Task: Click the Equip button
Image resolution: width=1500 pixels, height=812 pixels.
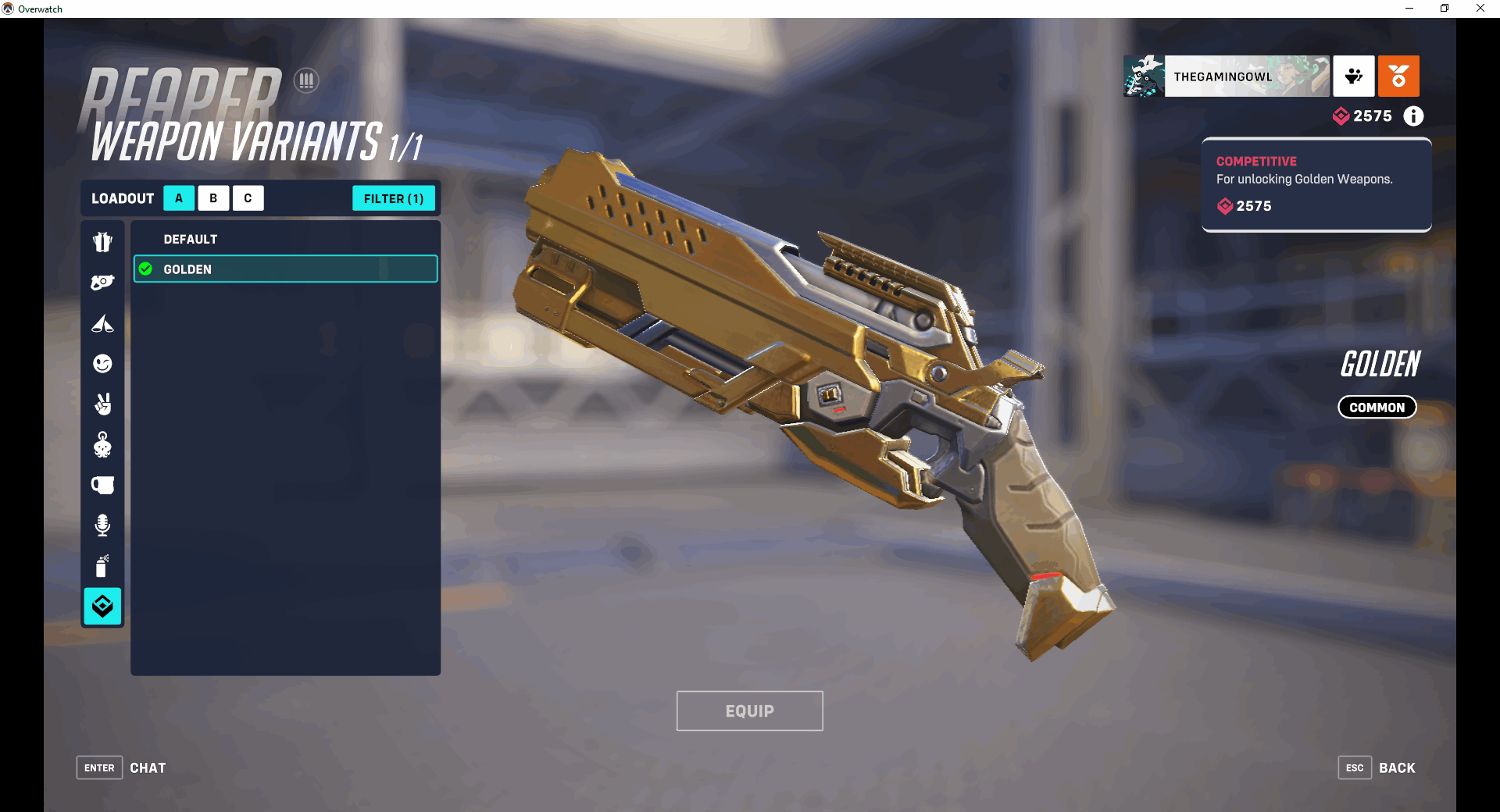Action: click(x=748, y=710)
